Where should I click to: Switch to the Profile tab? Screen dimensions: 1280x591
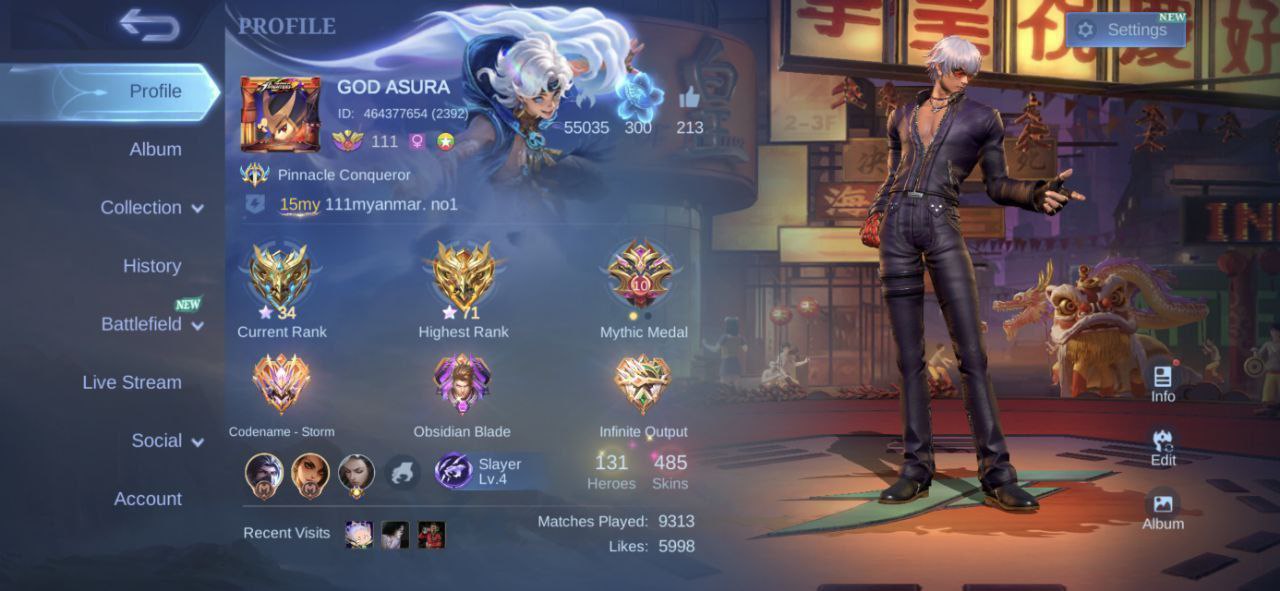coord(155,91)
